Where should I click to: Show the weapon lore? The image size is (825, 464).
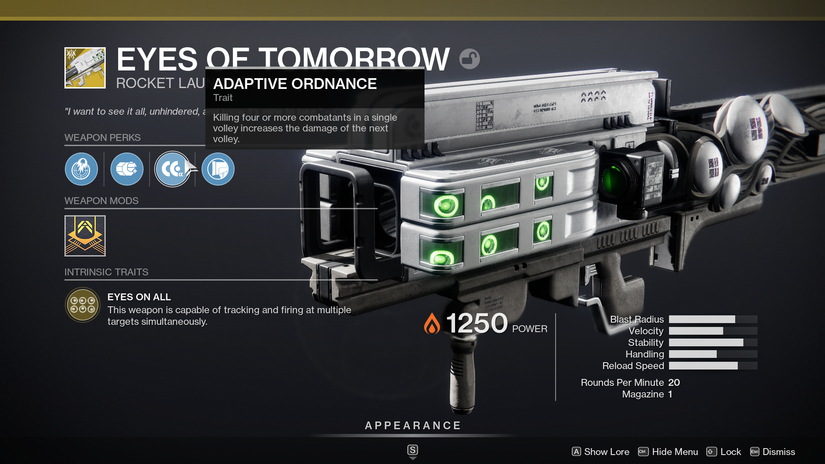coord(599,452)
